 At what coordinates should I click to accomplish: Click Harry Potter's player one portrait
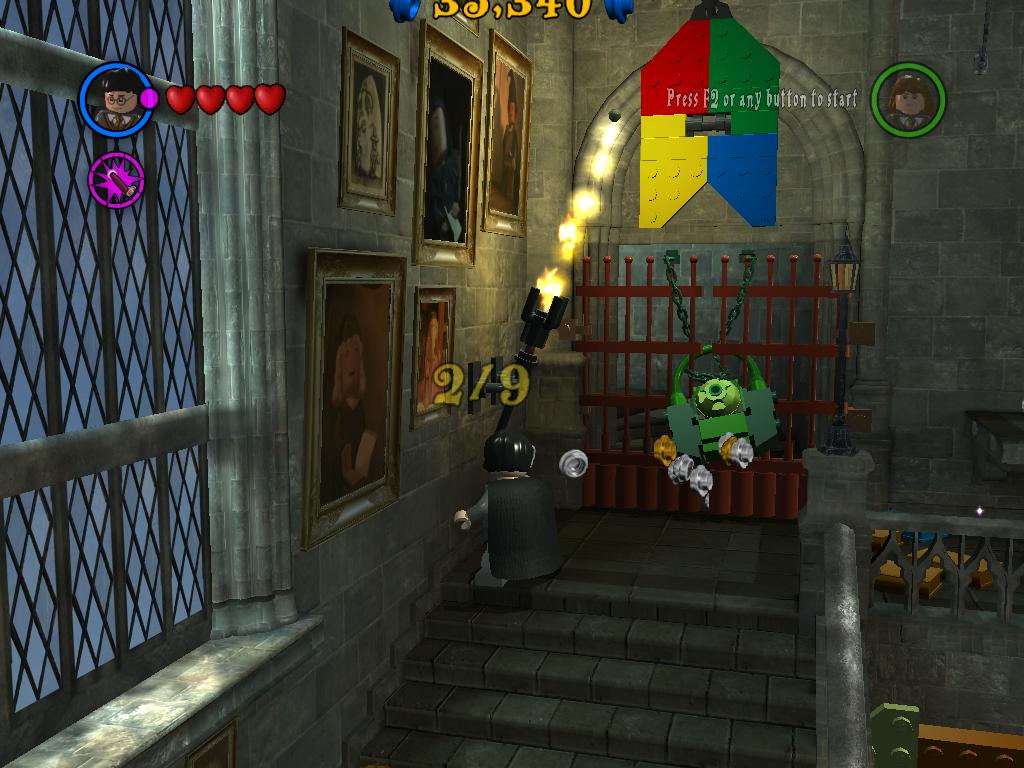click(116, 99)
